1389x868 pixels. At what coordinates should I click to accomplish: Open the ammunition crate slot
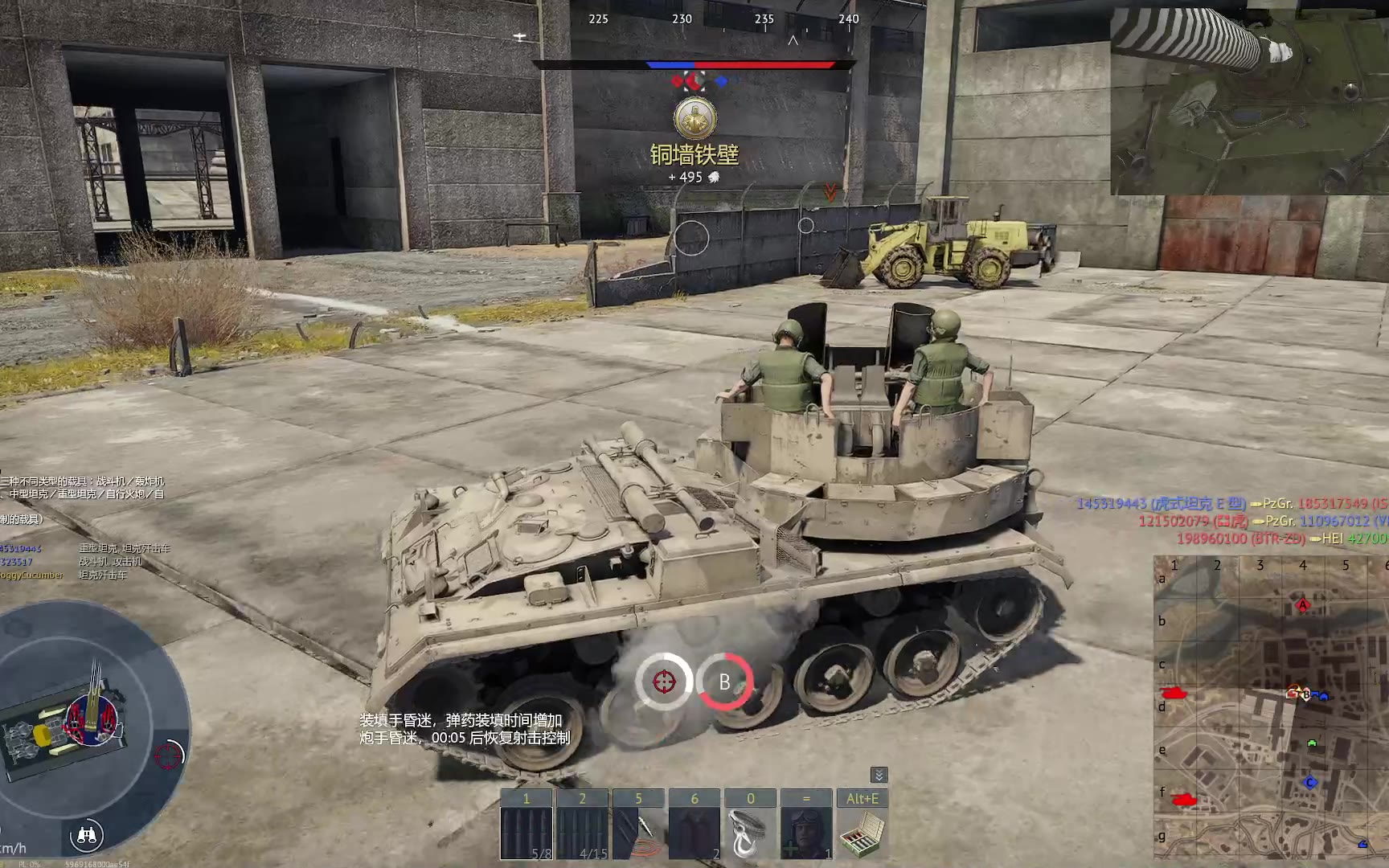862,825
